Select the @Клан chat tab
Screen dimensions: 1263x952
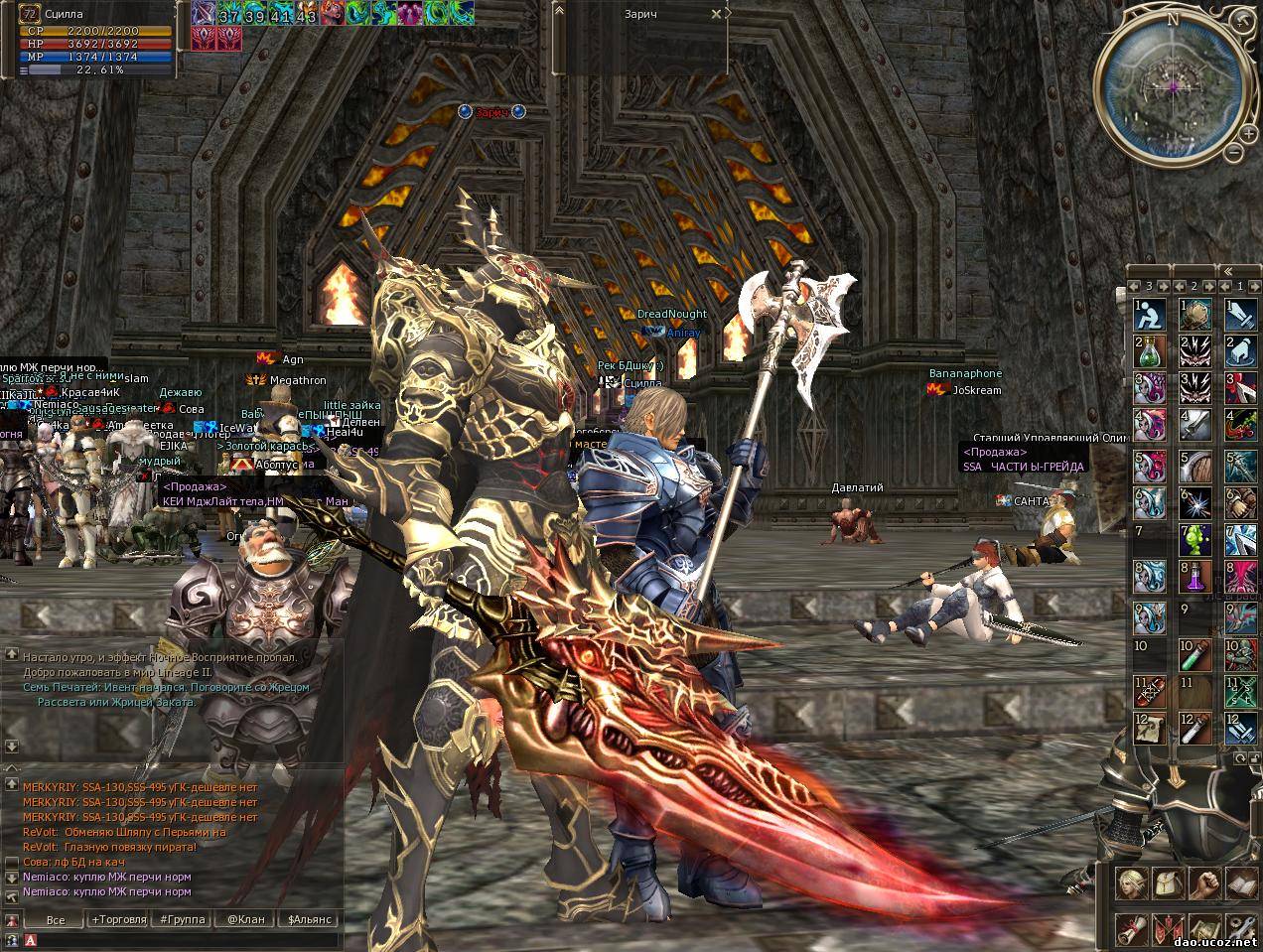(x=245, y=919)
